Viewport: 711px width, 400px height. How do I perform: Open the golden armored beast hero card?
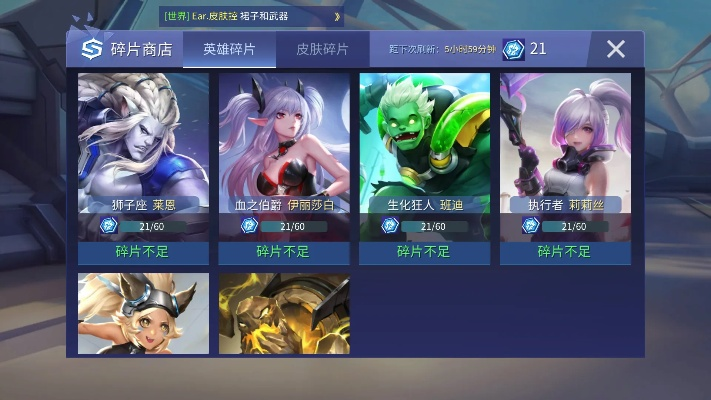coord(284,313)
